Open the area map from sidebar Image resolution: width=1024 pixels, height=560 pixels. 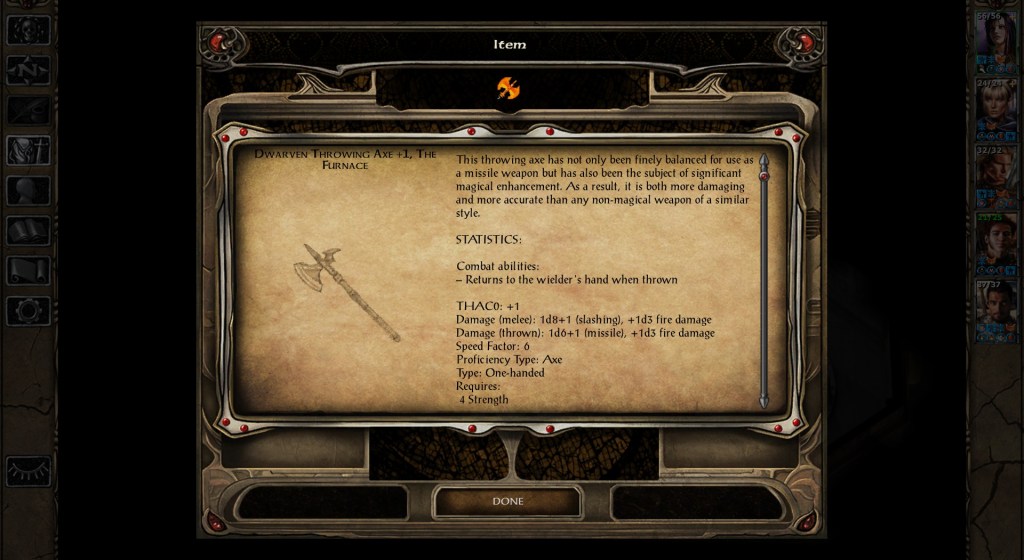click(28, 70)
